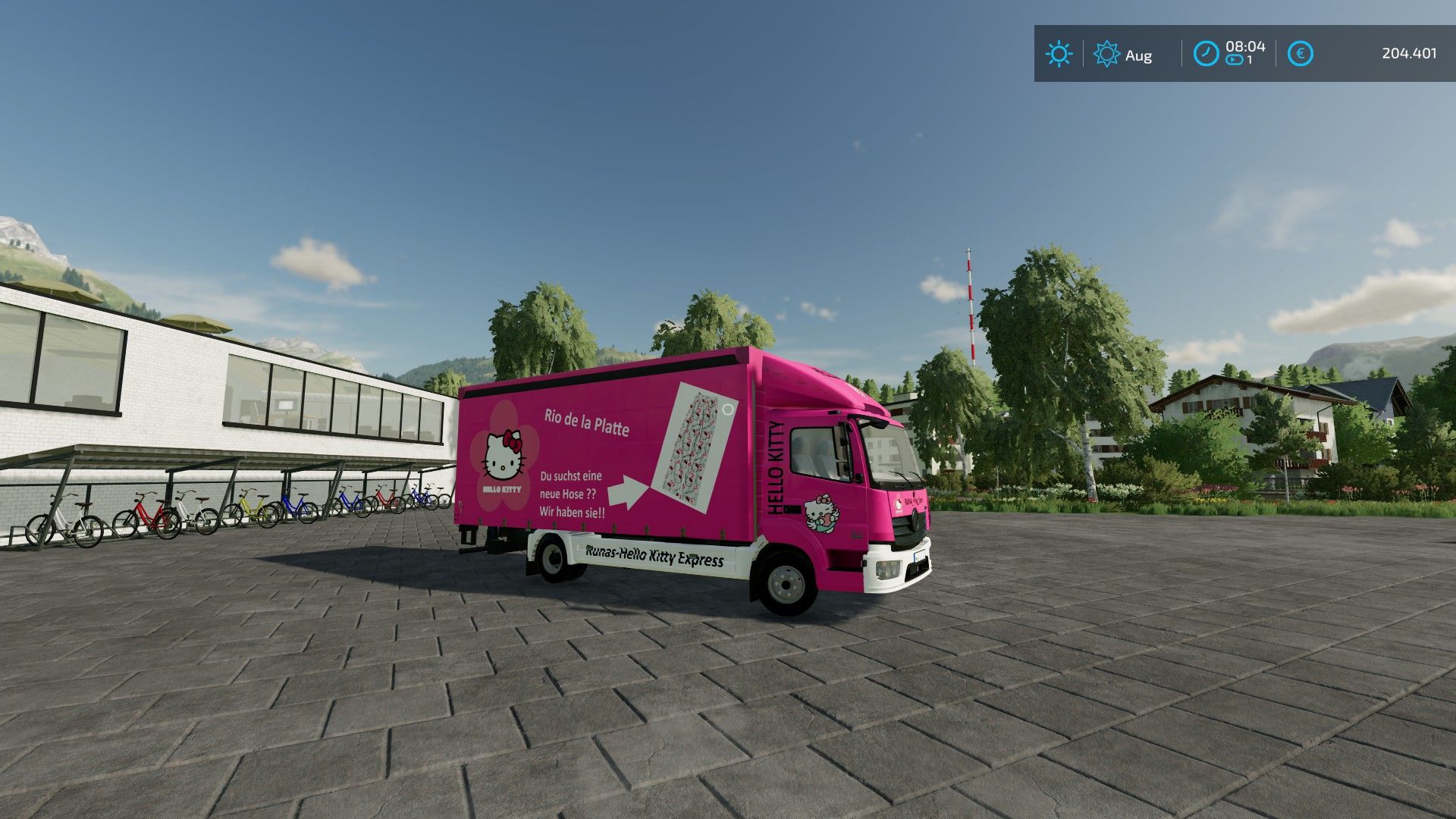The width and height of the screenshot is (1456, 819).
Task: Select the Aug weather forecast icon
Action: point(1106,54)
